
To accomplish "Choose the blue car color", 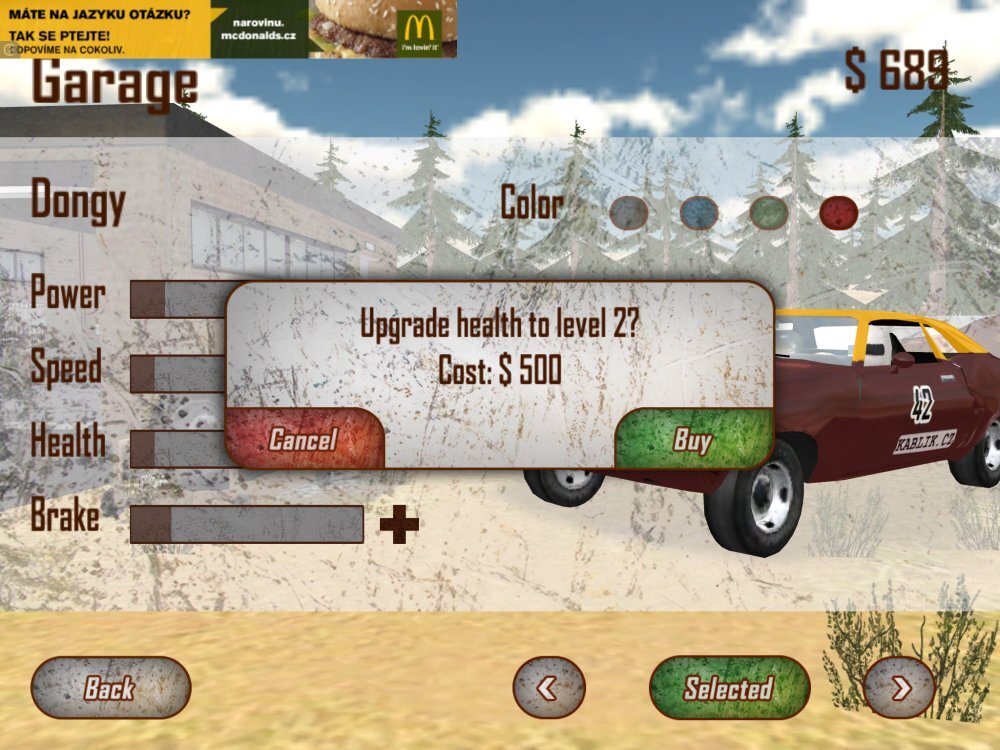I will [x=699, y=212].
